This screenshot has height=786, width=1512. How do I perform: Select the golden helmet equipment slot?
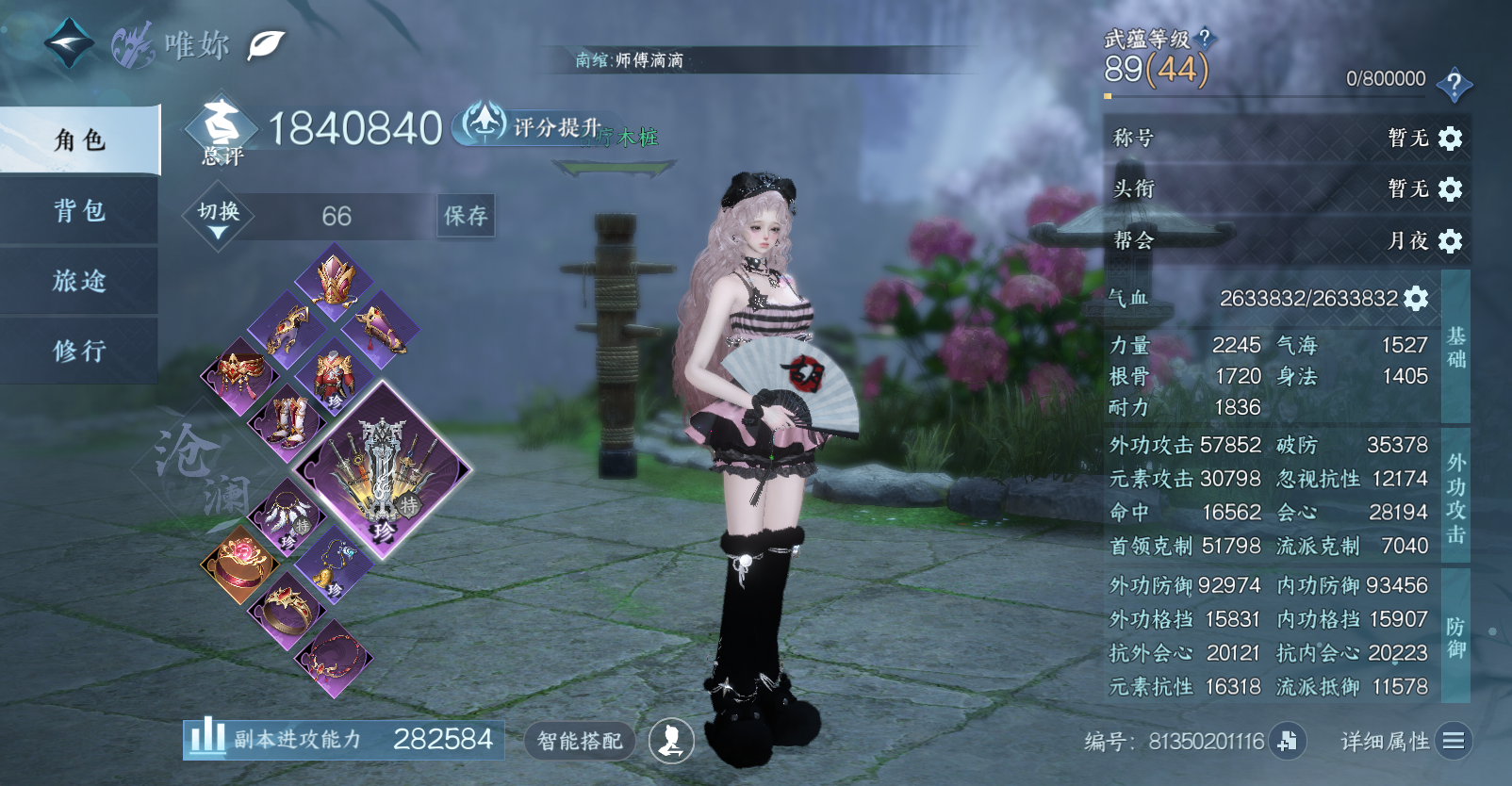(334, 279)
